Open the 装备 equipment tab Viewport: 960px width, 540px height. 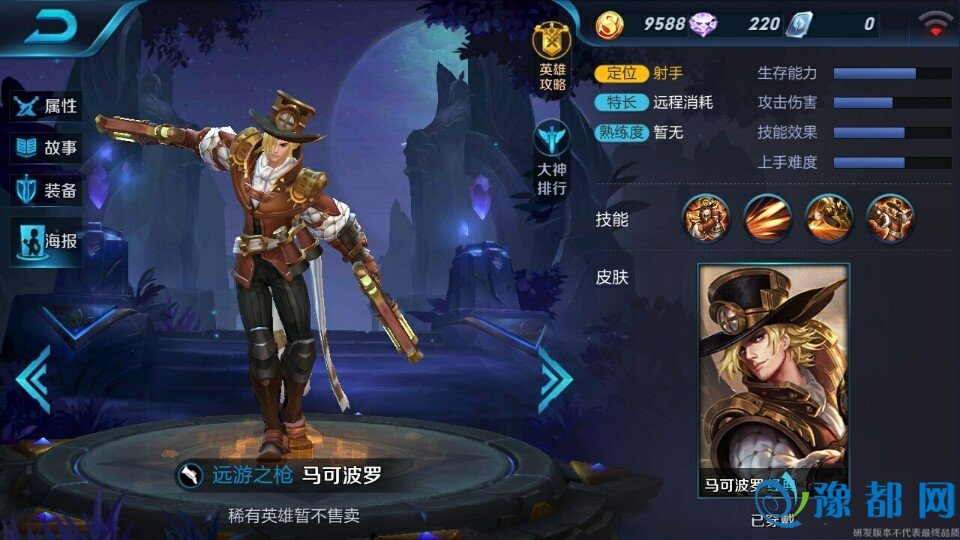click(46, 191)
